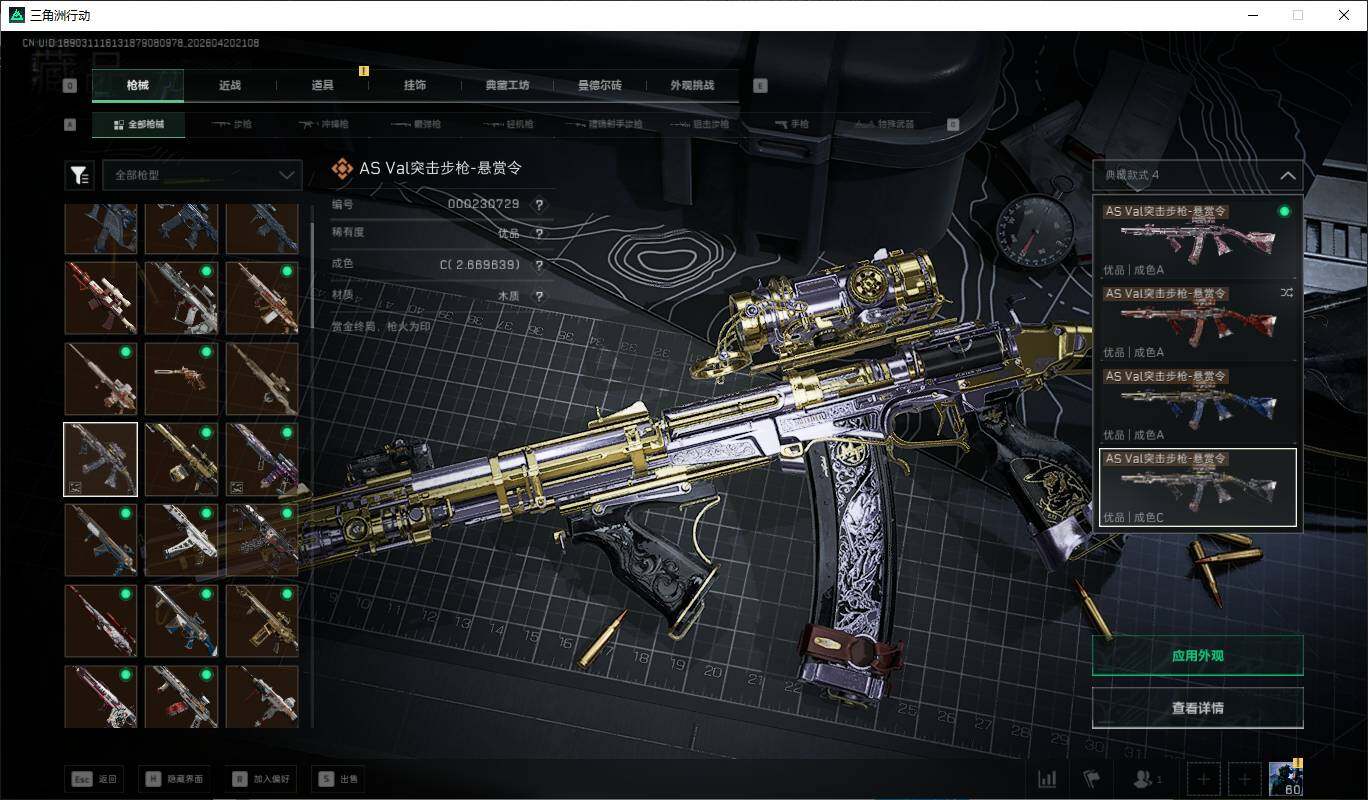Select the blue AS Val 悬赏令 variant
1368x800 pixels.
pyautogui.click(x=1197, y=404)
